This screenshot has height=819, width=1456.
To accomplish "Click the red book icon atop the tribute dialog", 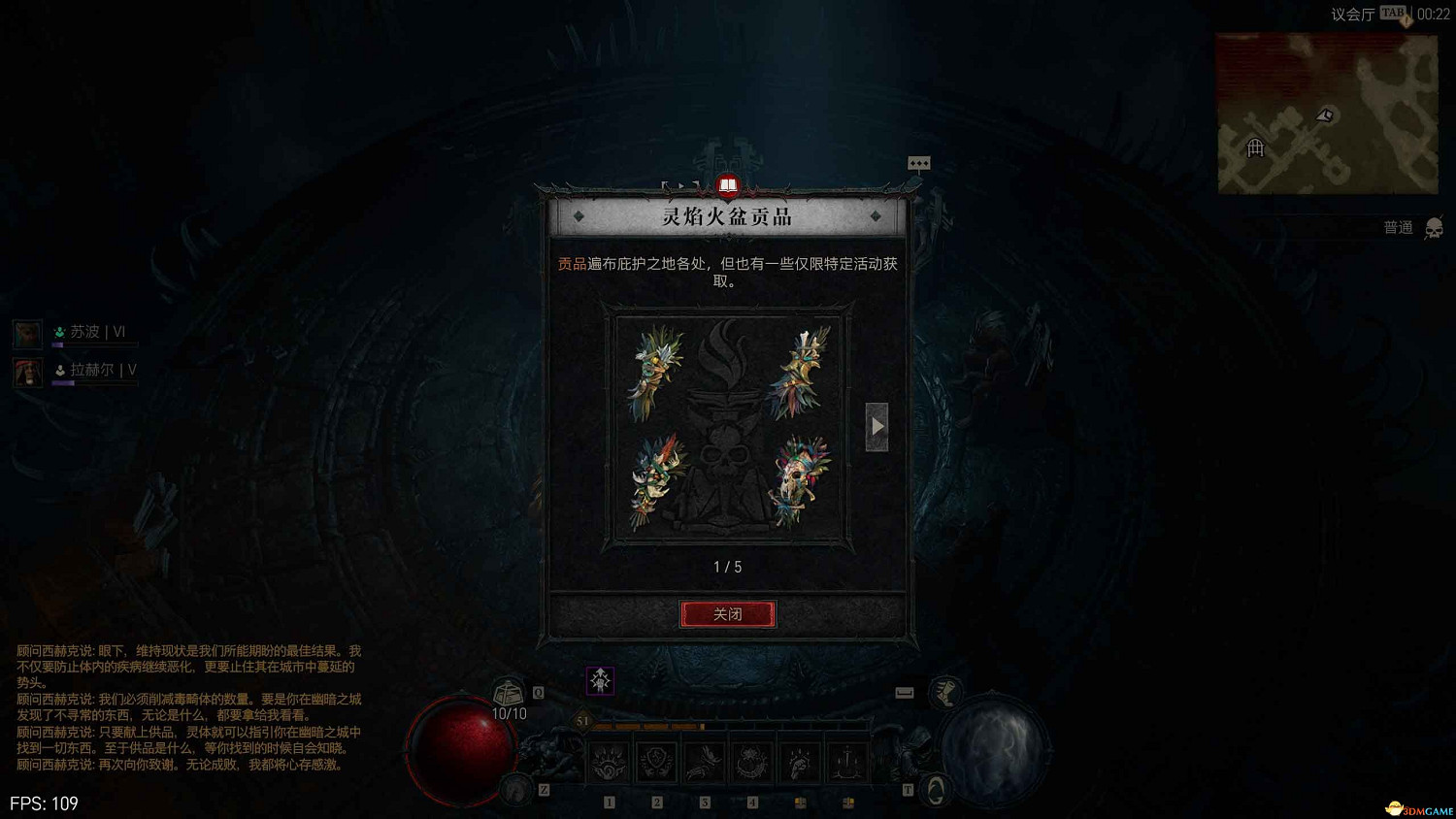I will tap(728, 184).
